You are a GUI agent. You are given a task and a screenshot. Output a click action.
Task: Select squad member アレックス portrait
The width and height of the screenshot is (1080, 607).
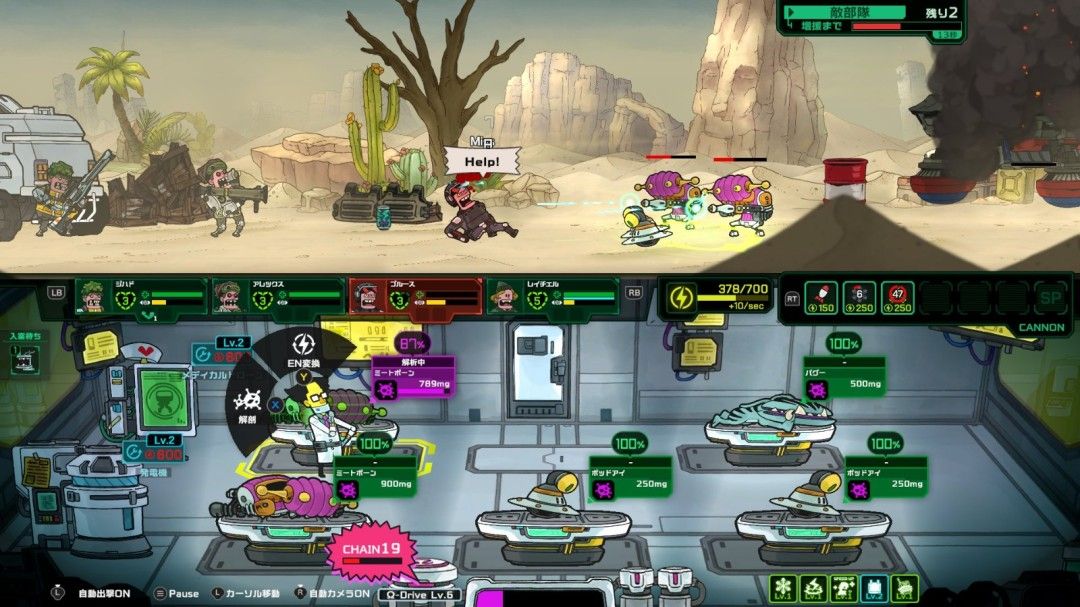point(231,297)
